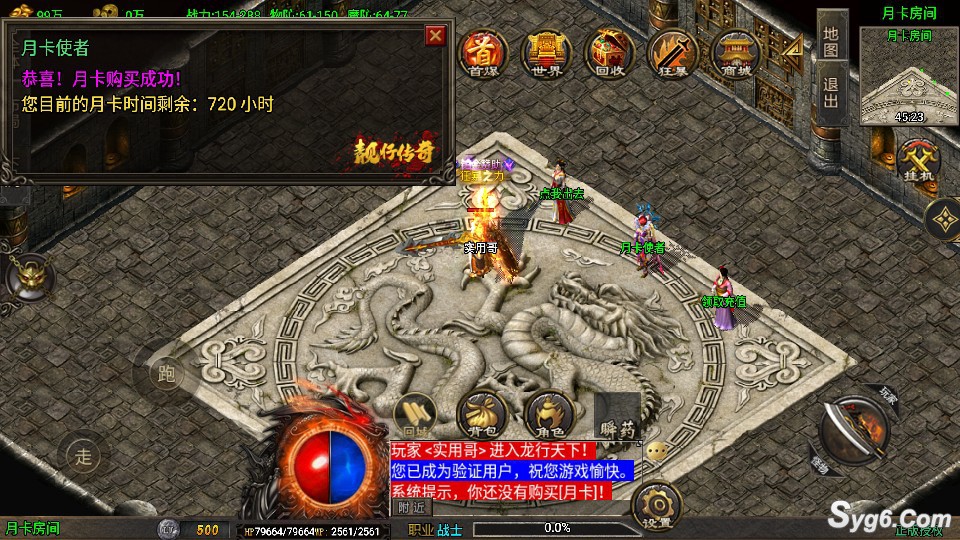This screenshot has width=960, height=540.
Task: Open the 地图 map button
Action: pos(830,42)
